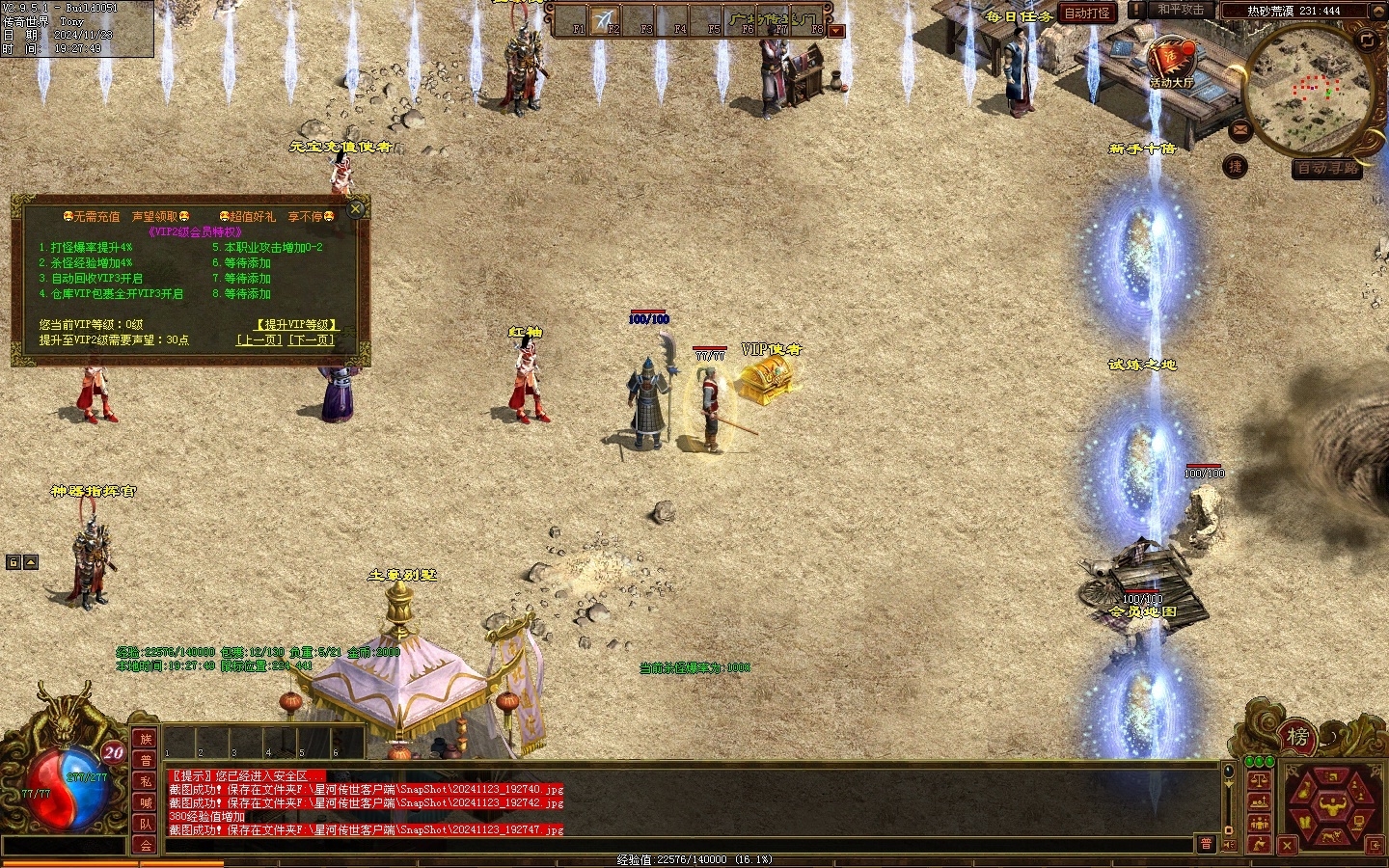Open the mail envelope icon

[x=1240, y=130]
